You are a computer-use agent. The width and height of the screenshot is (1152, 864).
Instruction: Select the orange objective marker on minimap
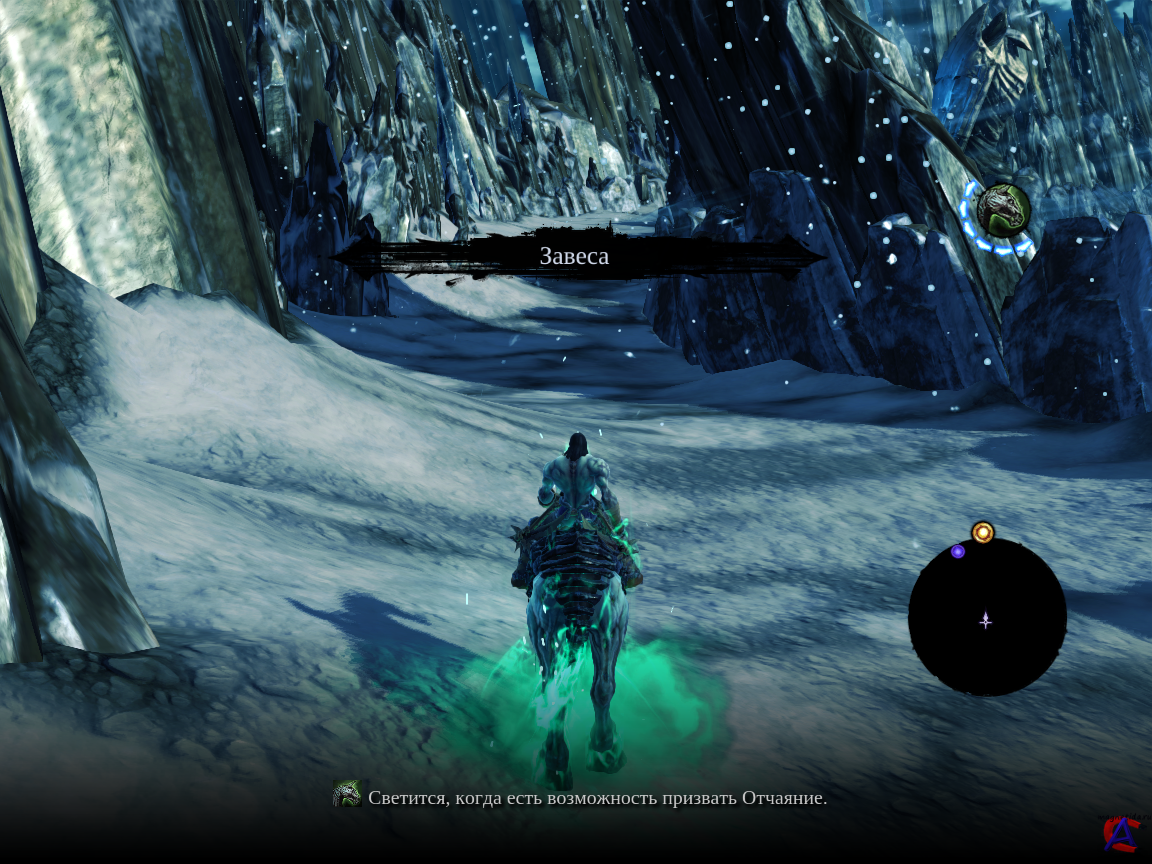pyautogui.click(x=983, y=532)
